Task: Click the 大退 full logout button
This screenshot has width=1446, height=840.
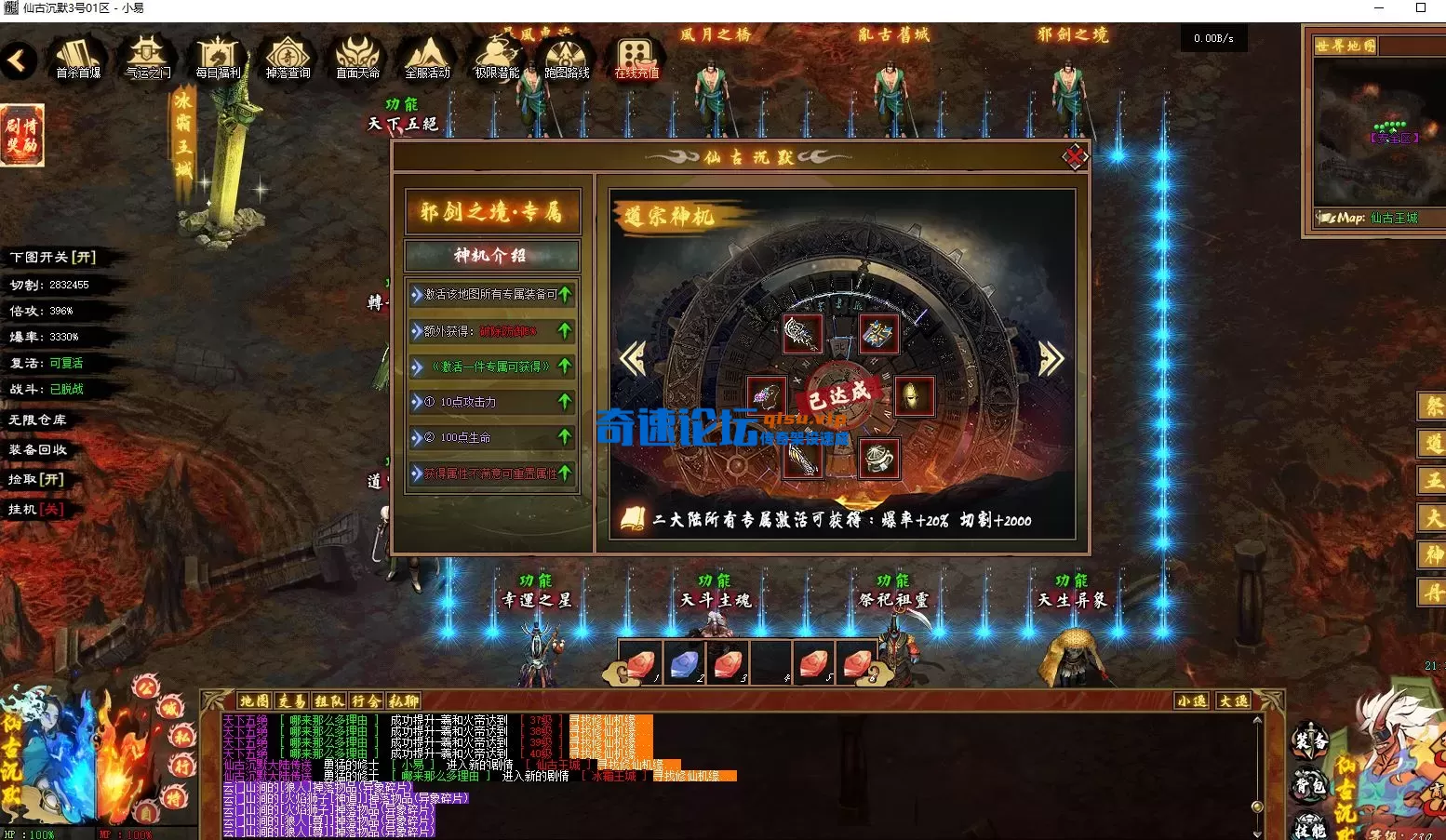Action: tap(1234, 700)
